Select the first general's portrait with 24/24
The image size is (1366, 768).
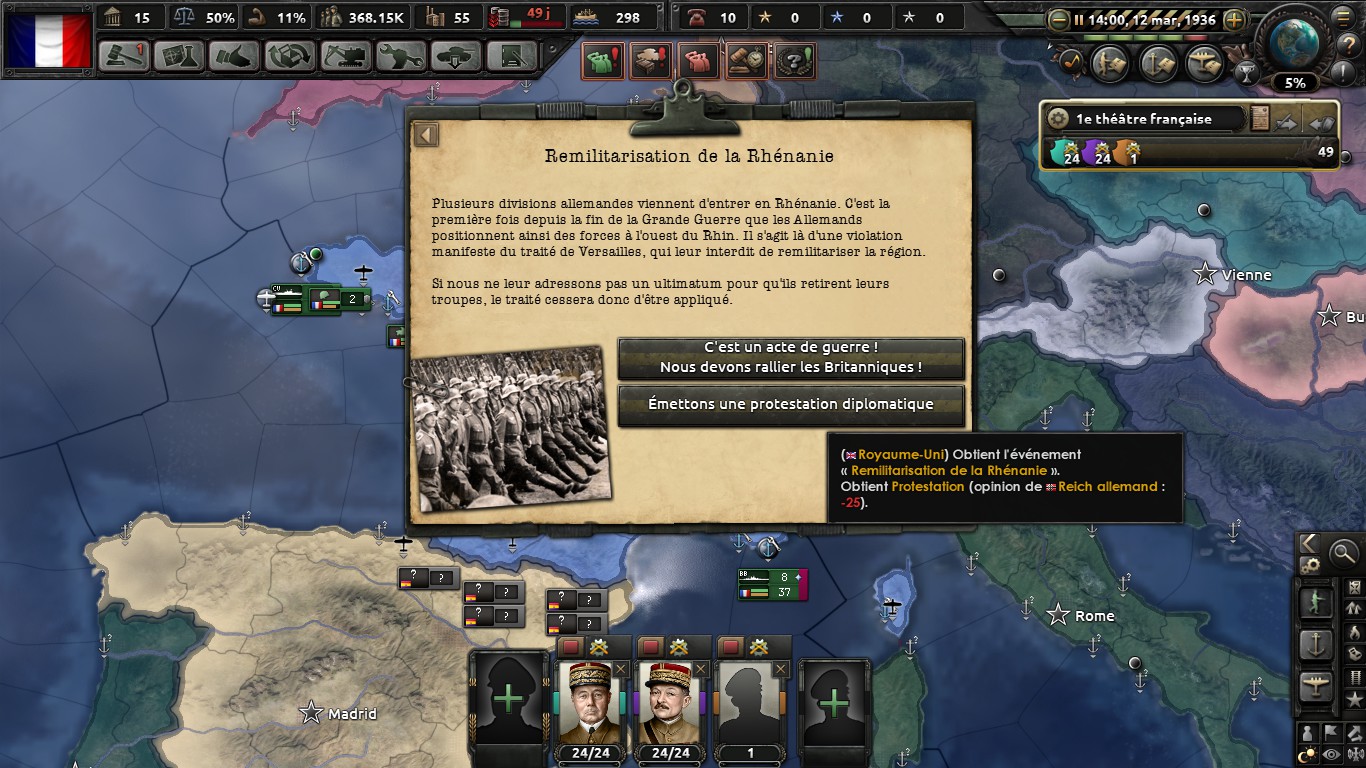(x=589, y=701)
